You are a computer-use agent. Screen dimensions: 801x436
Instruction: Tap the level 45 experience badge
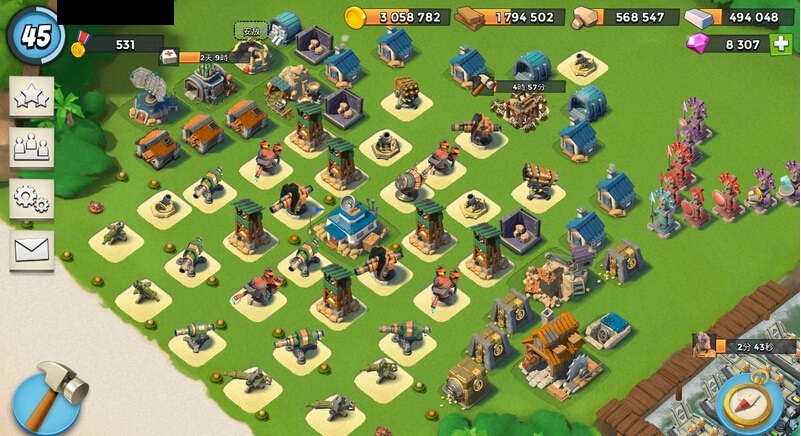point(35,35)
